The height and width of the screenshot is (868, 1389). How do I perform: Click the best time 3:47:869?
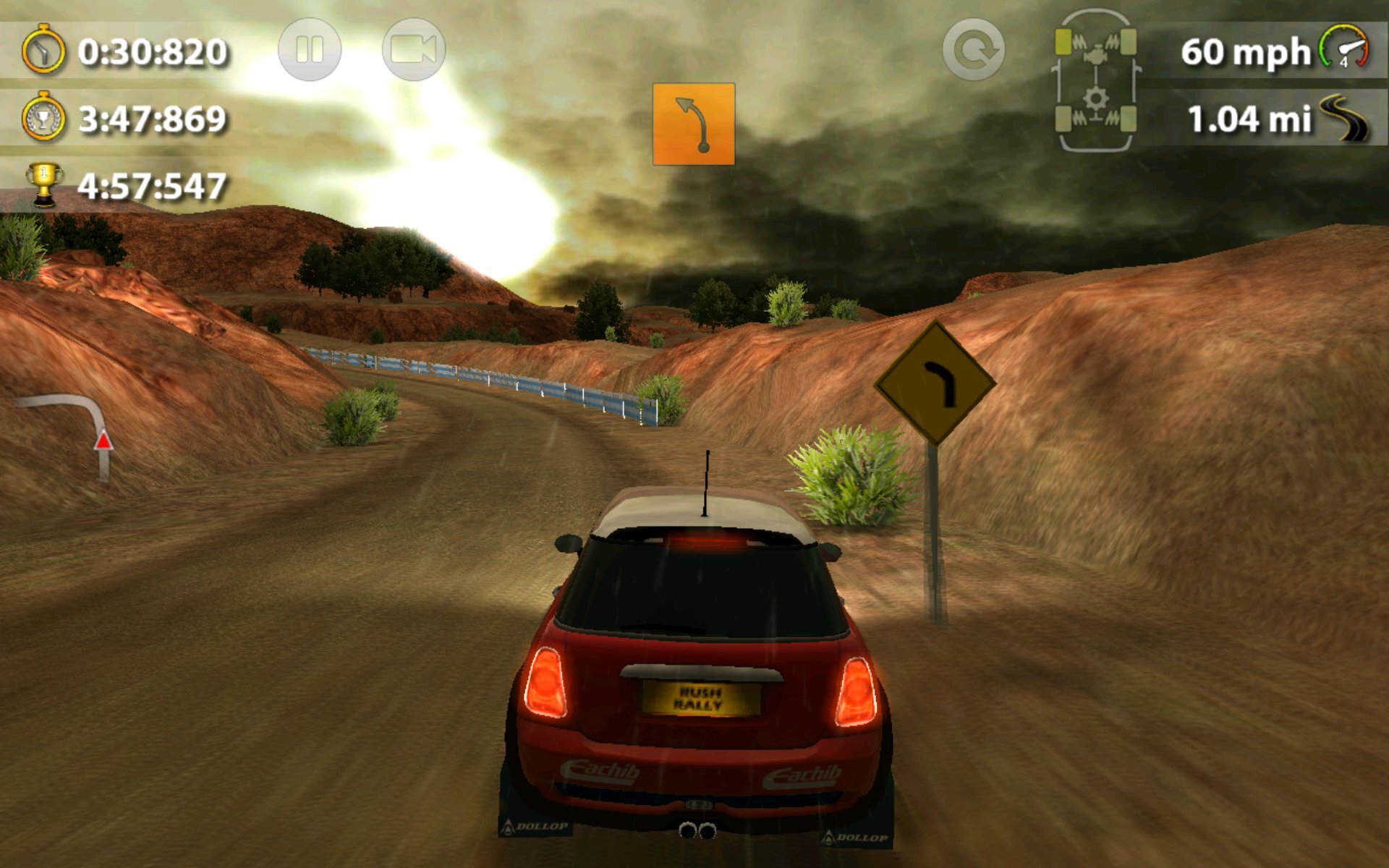(x=152, y=119)
